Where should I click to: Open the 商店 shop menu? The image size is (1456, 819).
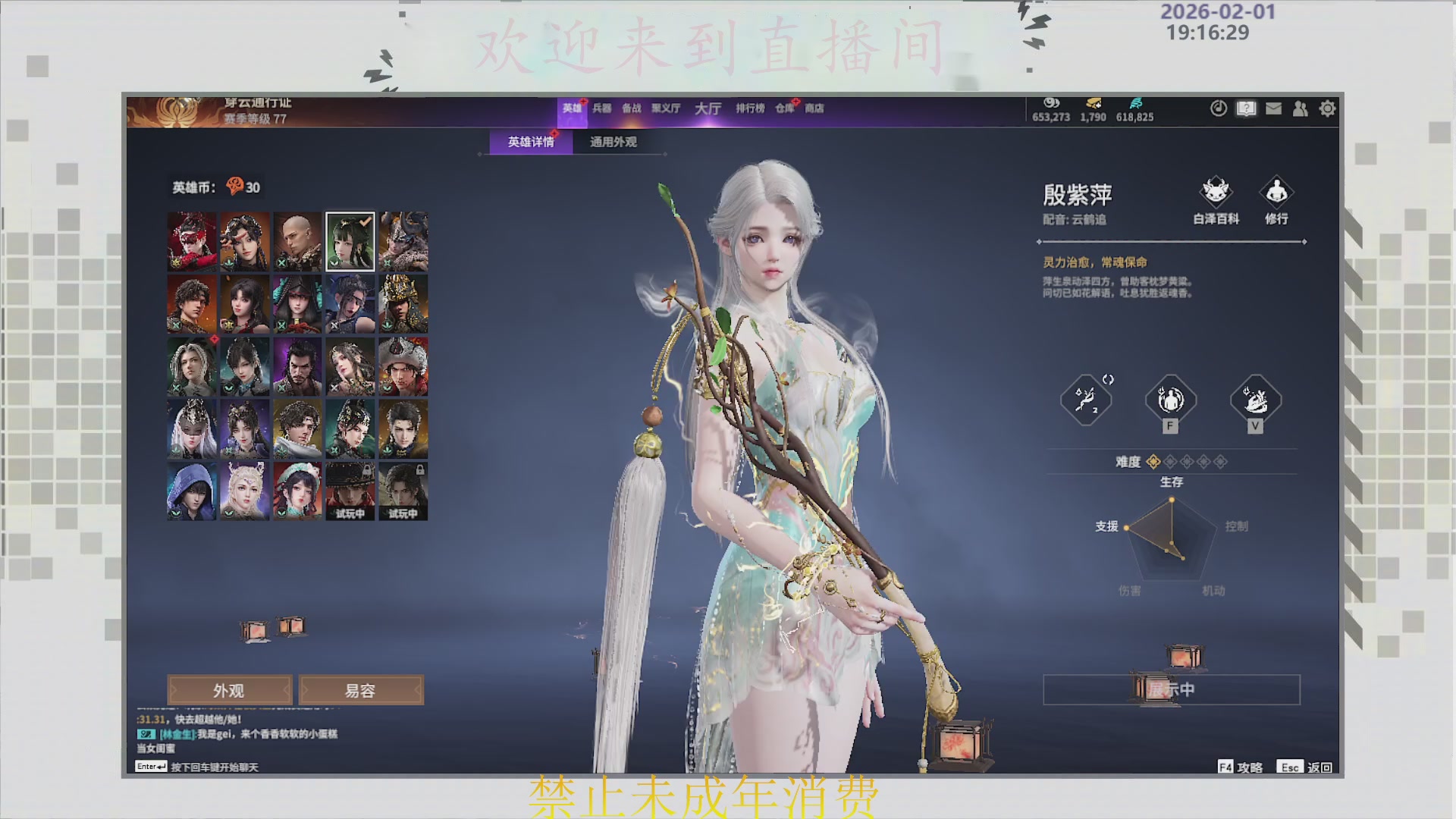pos(815,108)
